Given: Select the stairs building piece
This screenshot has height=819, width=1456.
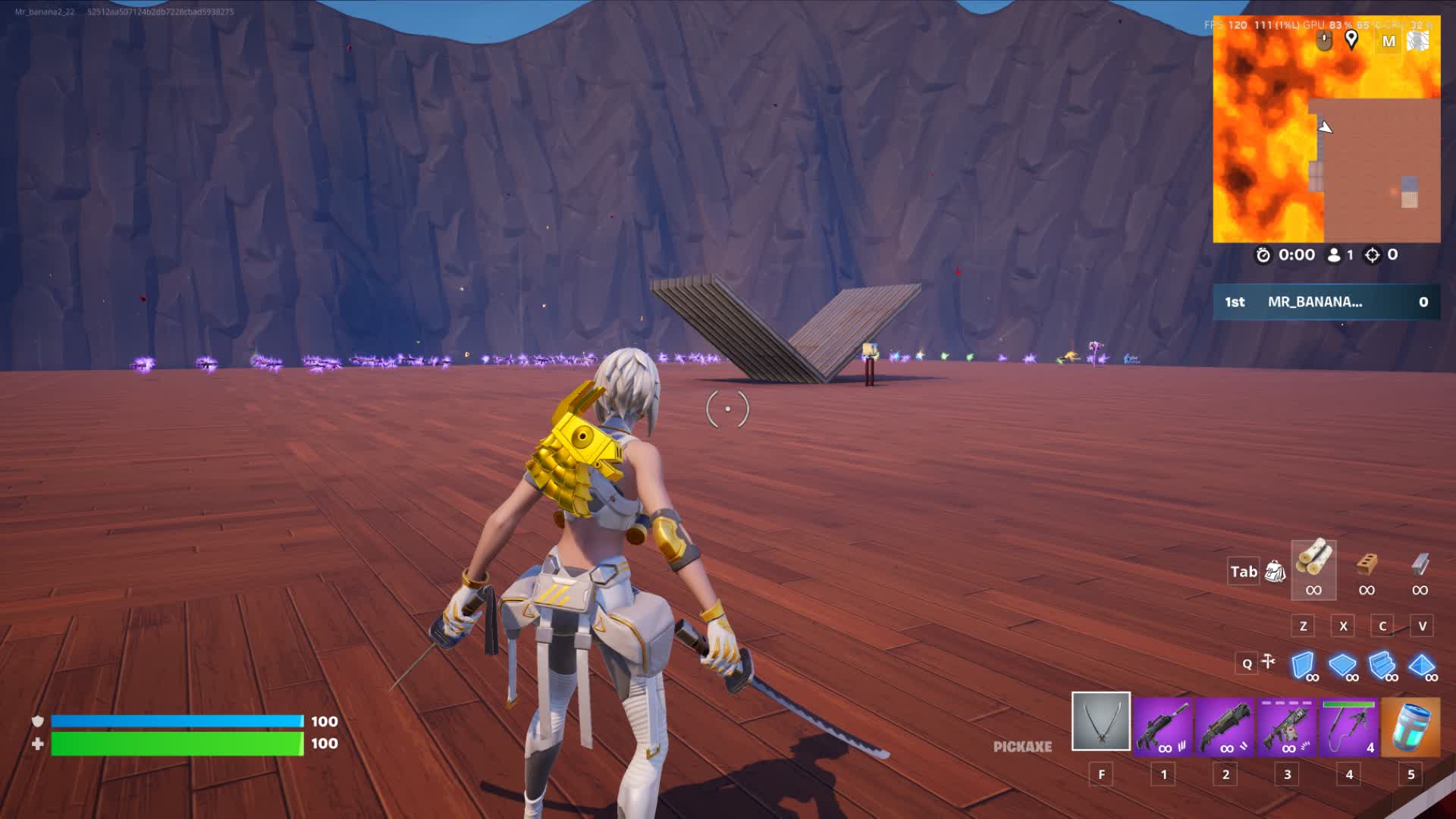Looking at the screenshot, I should (x=1382, y=666).
